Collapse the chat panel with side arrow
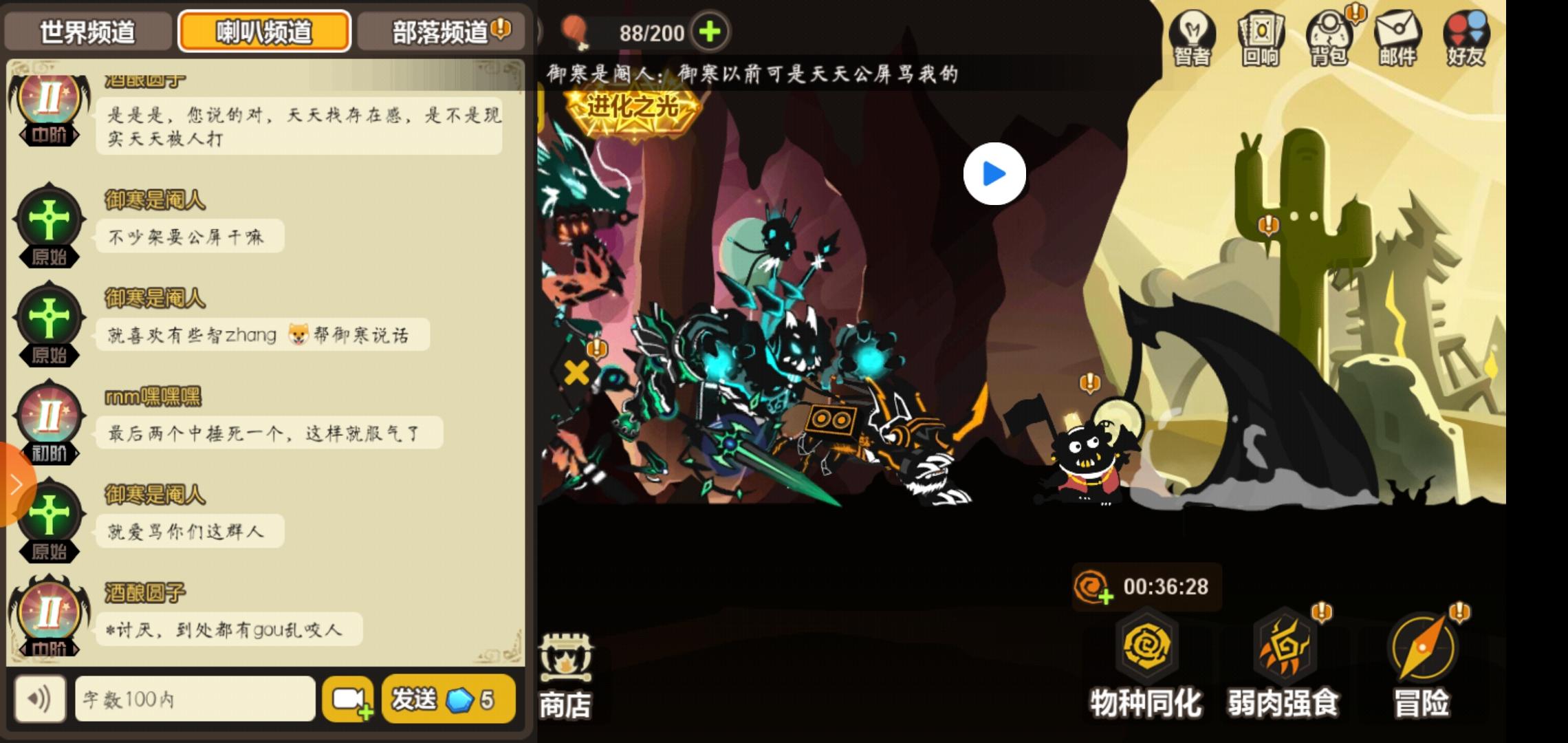 17,484
